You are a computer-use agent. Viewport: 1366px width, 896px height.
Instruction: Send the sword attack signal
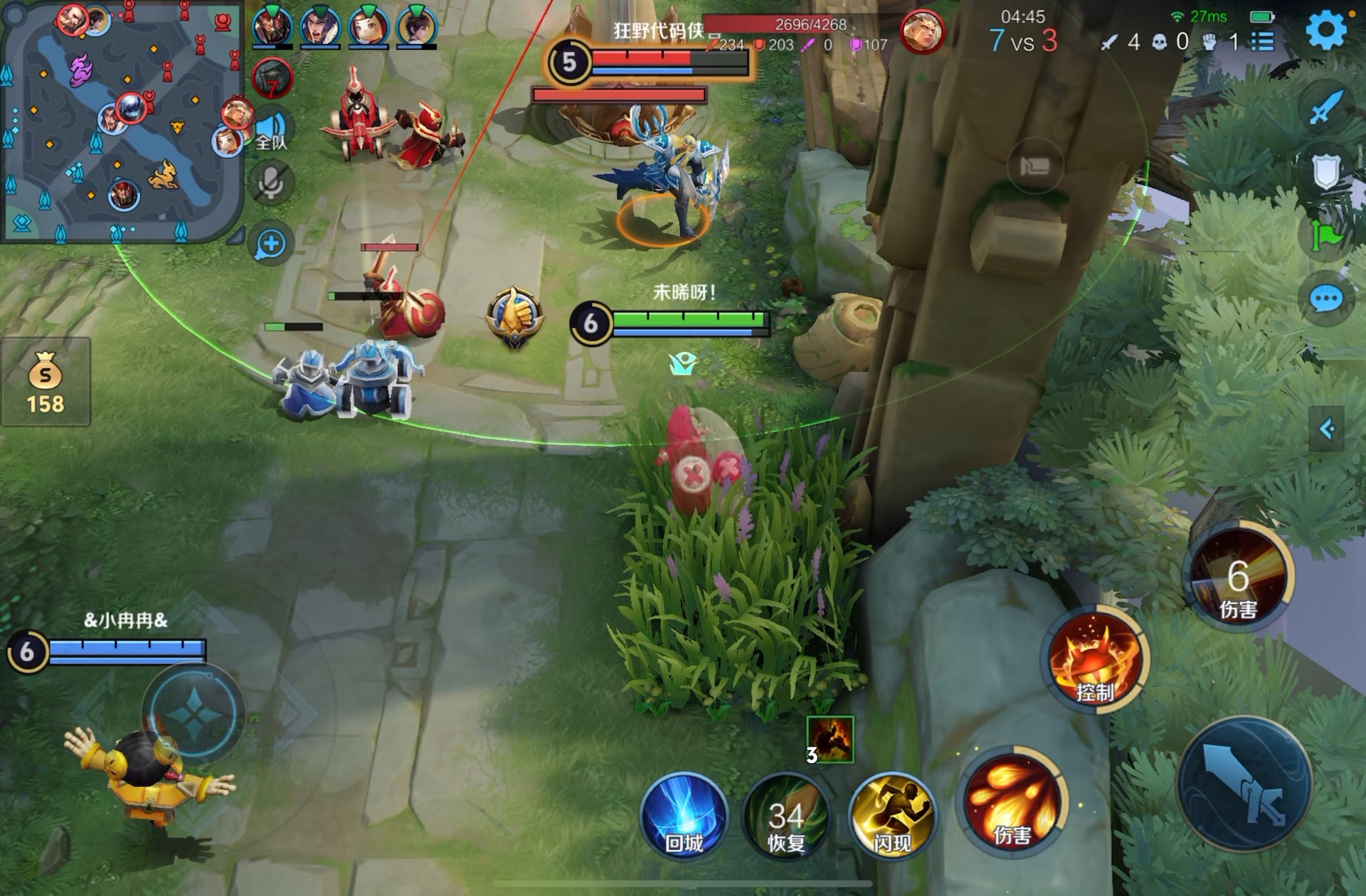(1325, 108)
